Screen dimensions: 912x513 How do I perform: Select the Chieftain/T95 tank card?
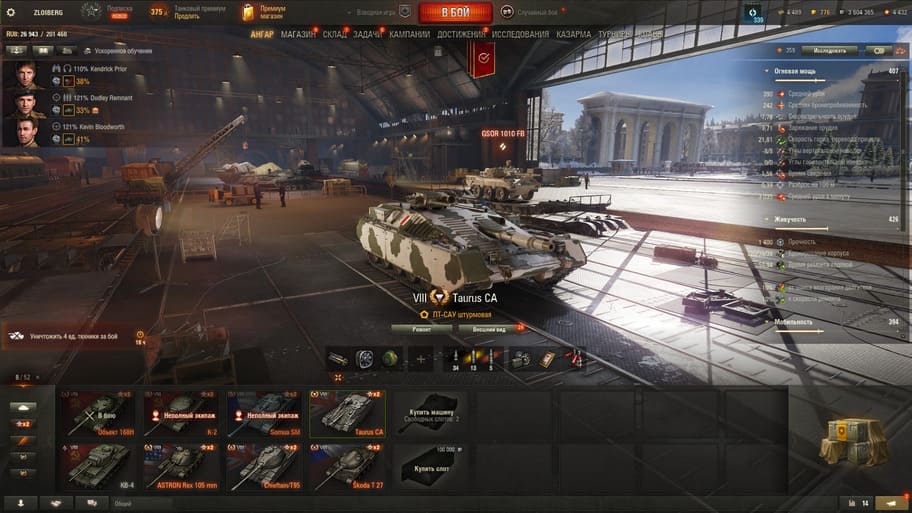point(264,466)
